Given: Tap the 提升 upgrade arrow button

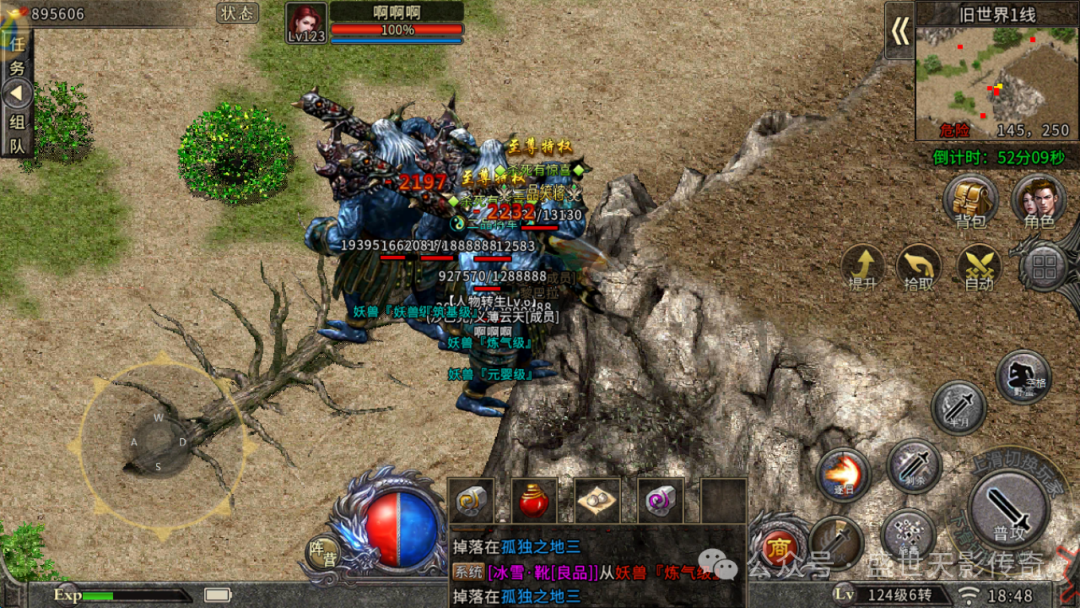Looking at the screenshot, I should [x=862, y=266].
